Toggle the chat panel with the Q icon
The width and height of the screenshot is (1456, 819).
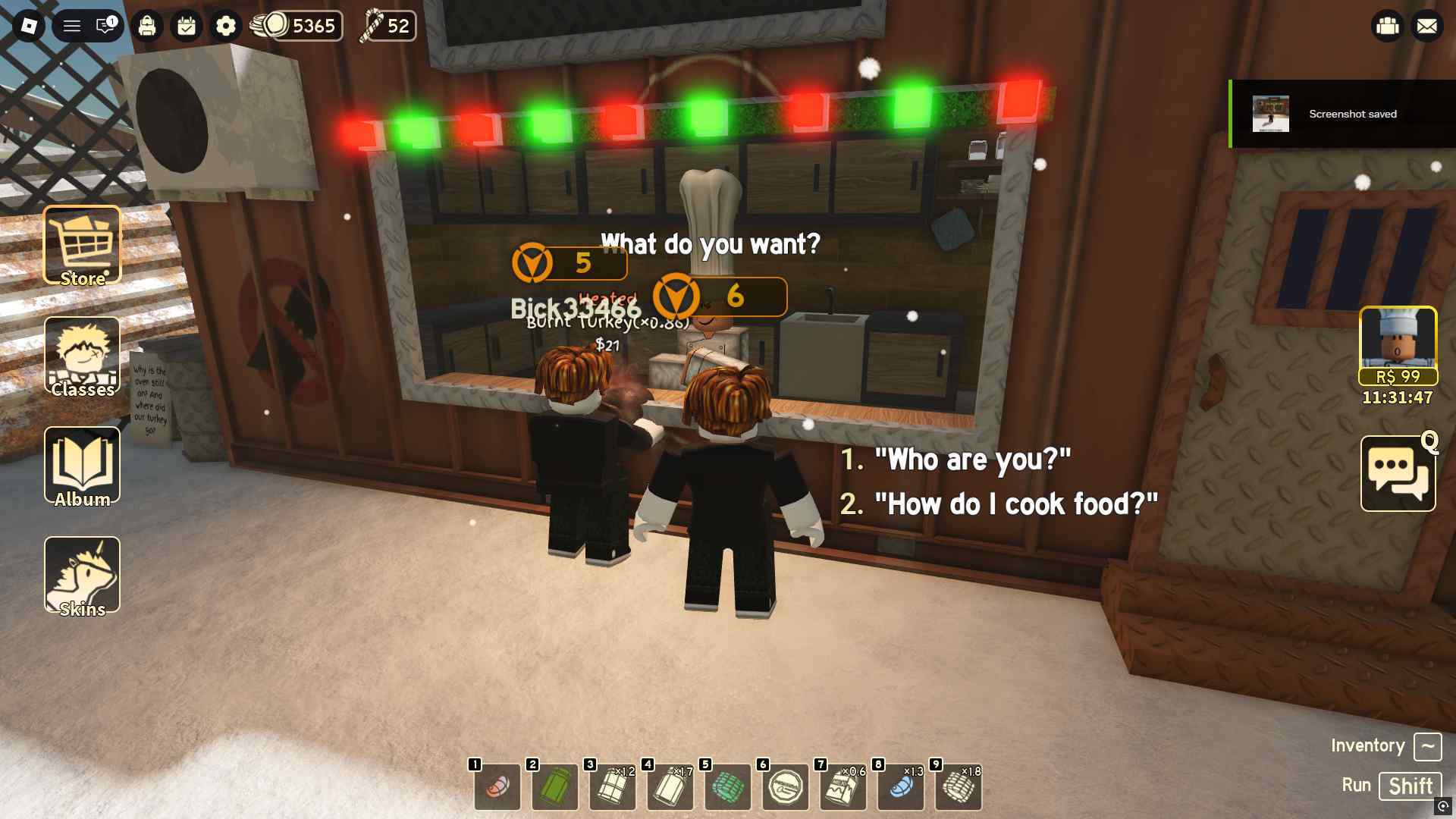(x=1398, y=474)
